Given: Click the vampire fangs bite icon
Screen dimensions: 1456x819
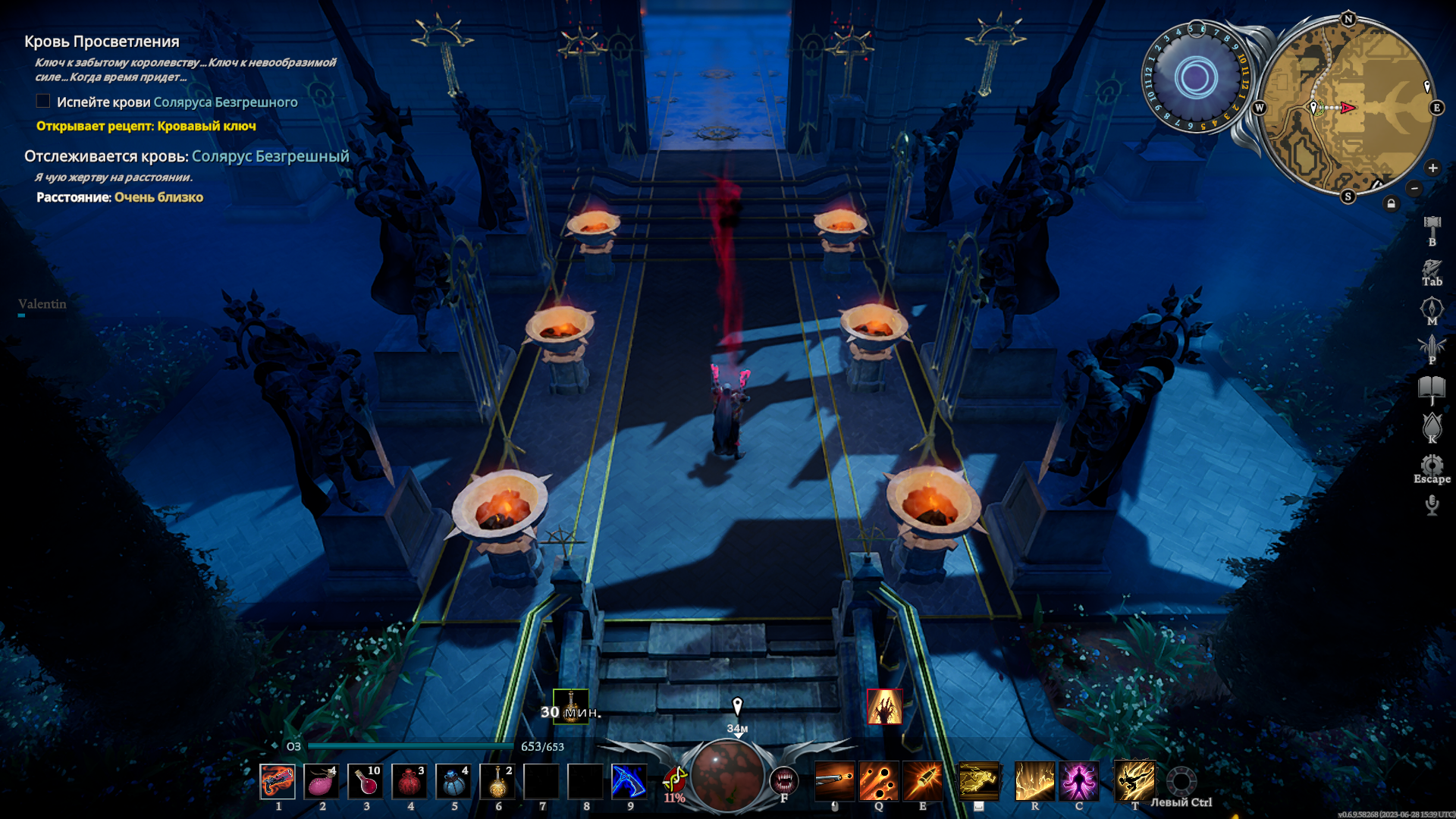Looking at the screenshot, I should click(x=784, y=780).
